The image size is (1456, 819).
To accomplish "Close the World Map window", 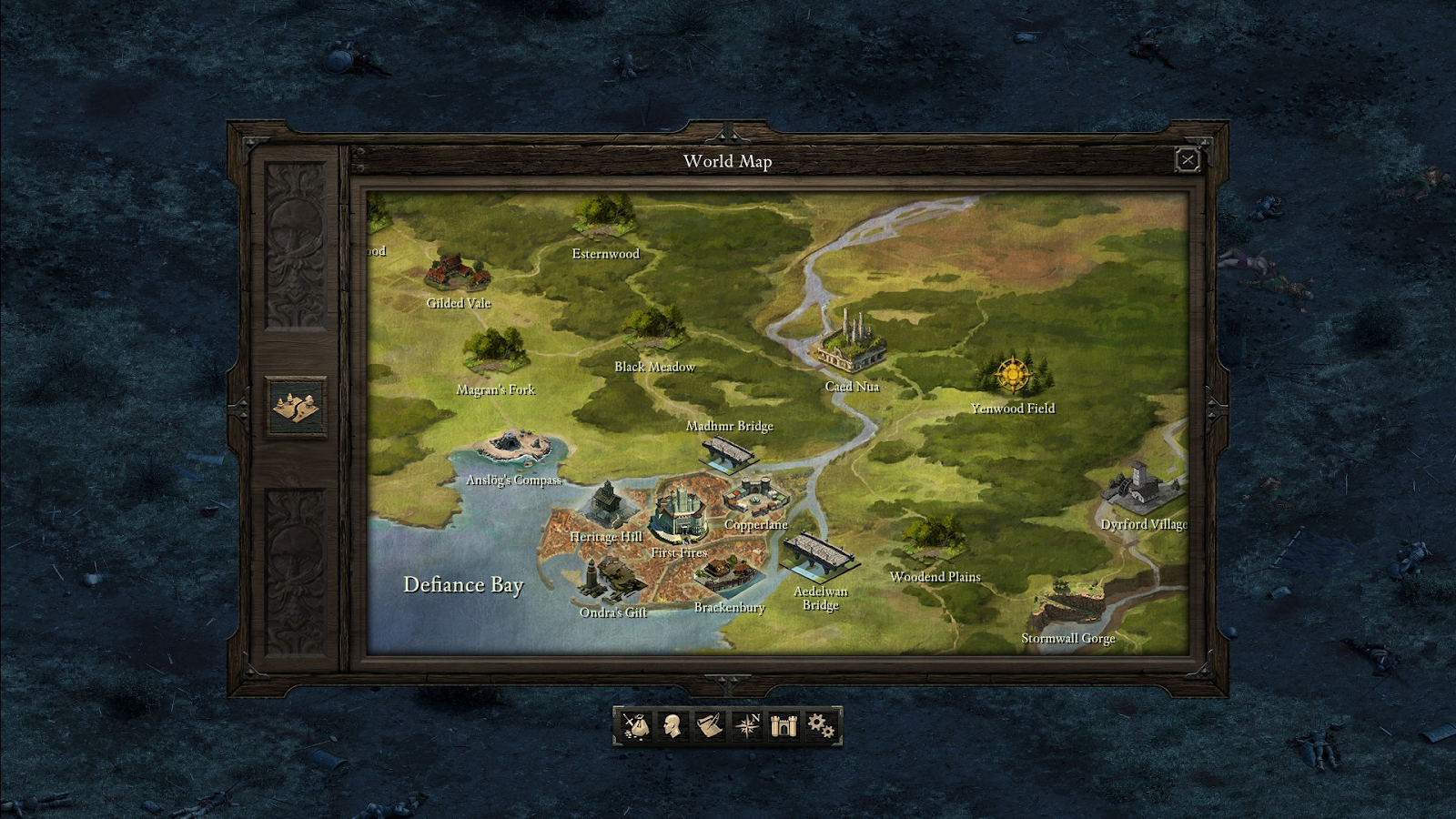I will [x=1188, y=161].
